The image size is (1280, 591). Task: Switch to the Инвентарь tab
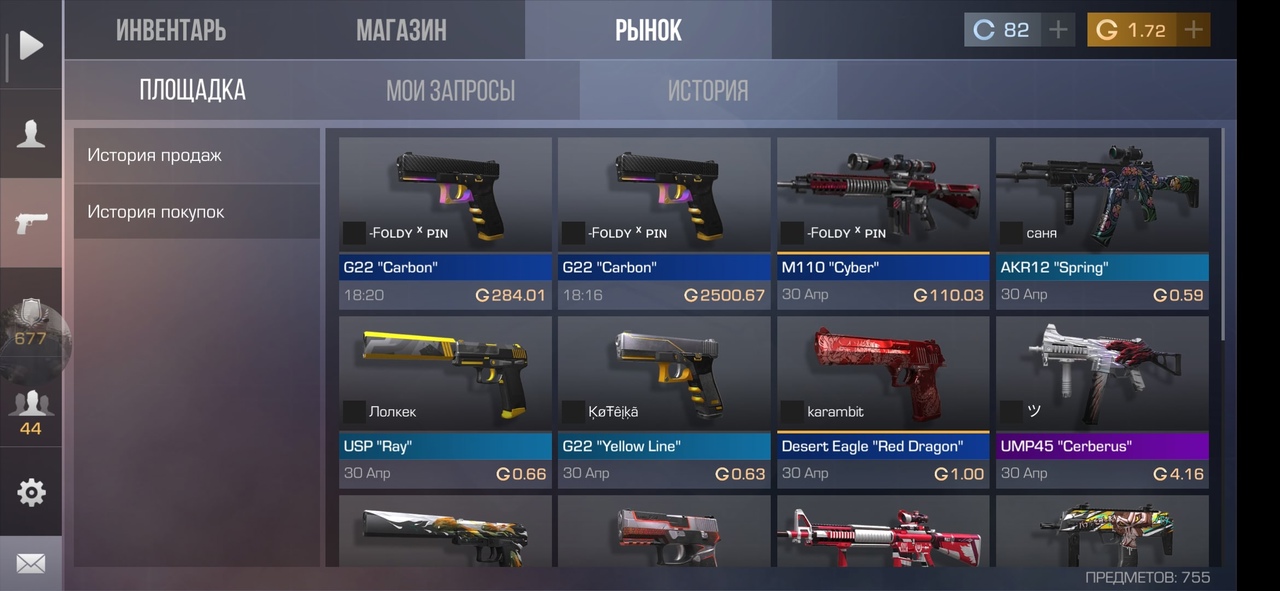click(x=171, y=30)
